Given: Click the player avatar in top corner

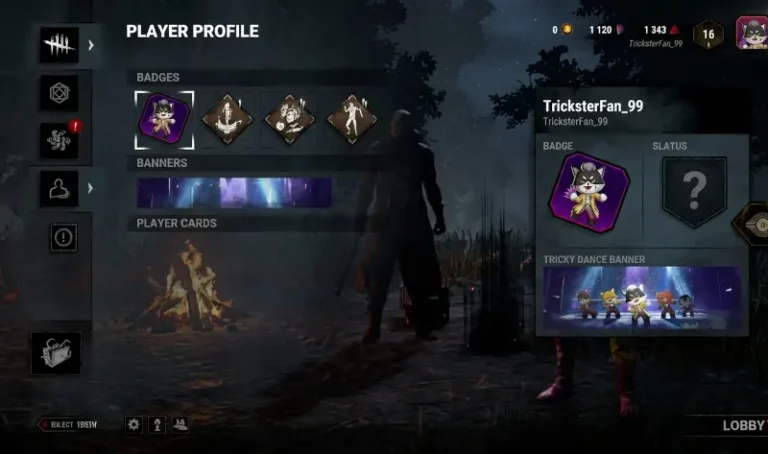Looking at the screenshot, I should click(x=751, y=33).
